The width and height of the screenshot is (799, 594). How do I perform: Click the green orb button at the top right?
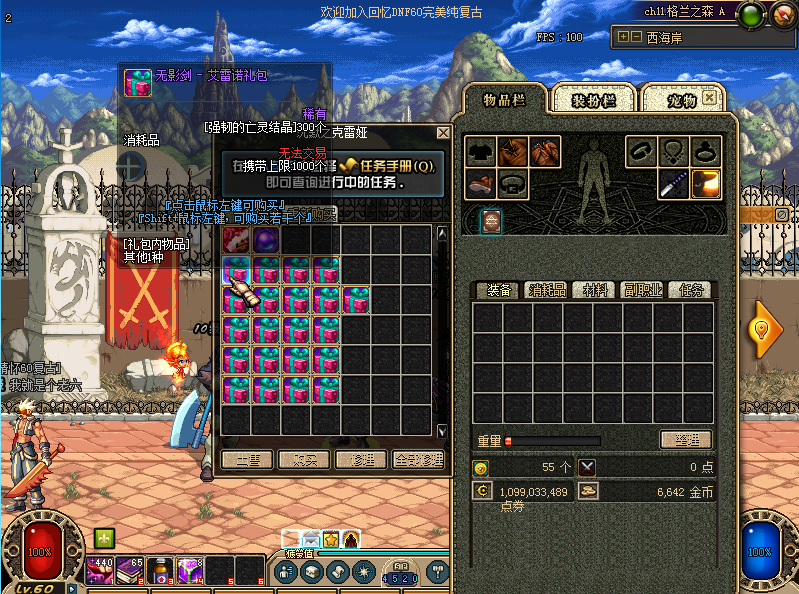[x=752, y=14]
